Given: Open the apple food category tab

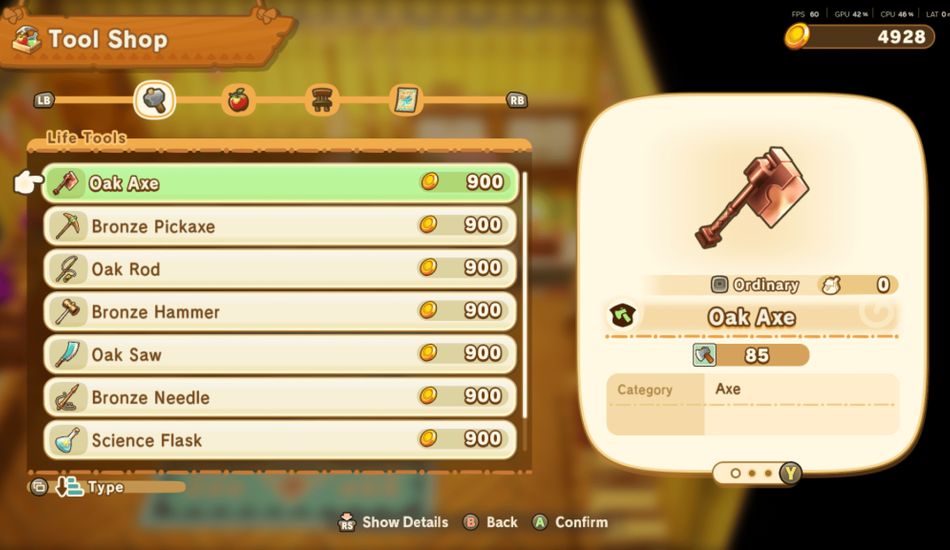Looking at the screenshot, I should [238, 99].
